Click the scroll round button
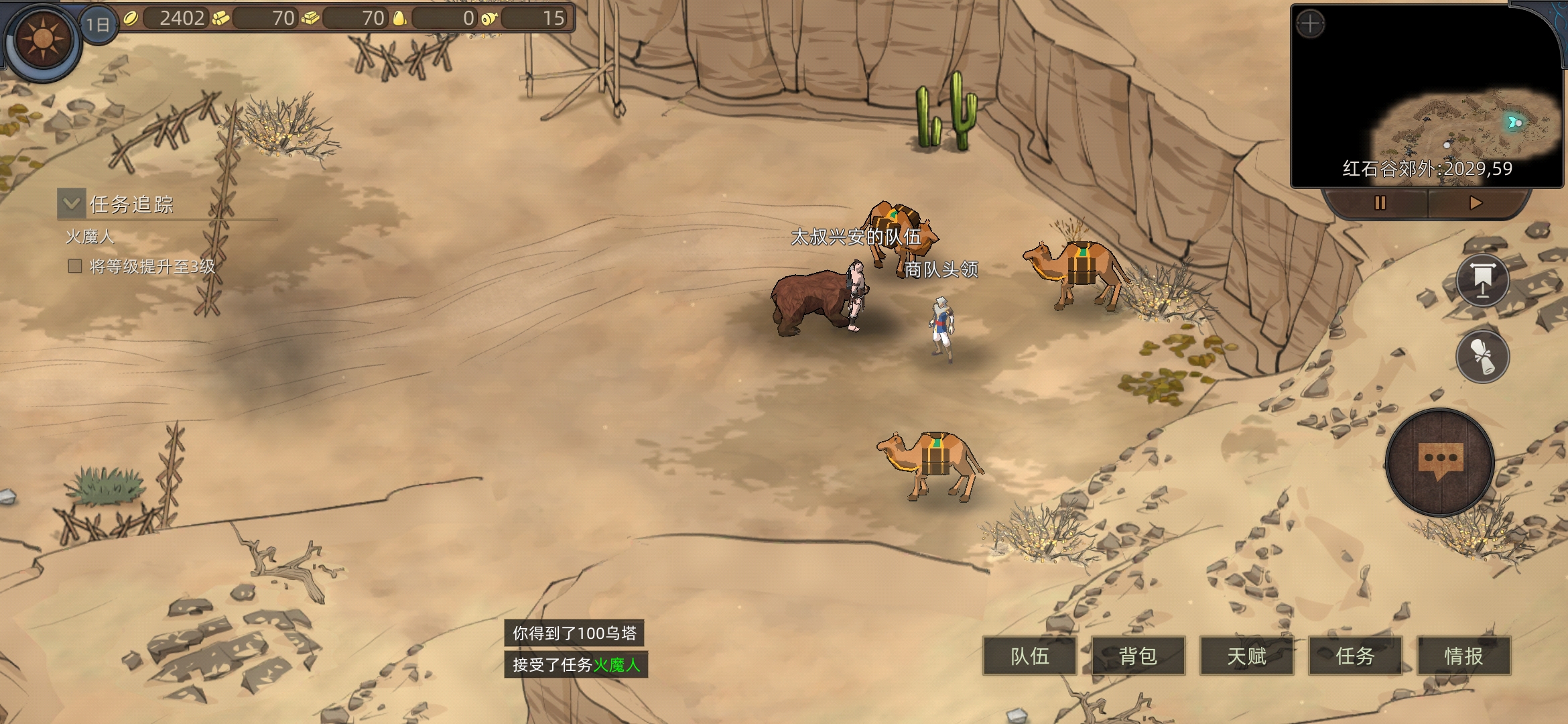Viewport: 1568px width, 724px height. coord(1482,356)
